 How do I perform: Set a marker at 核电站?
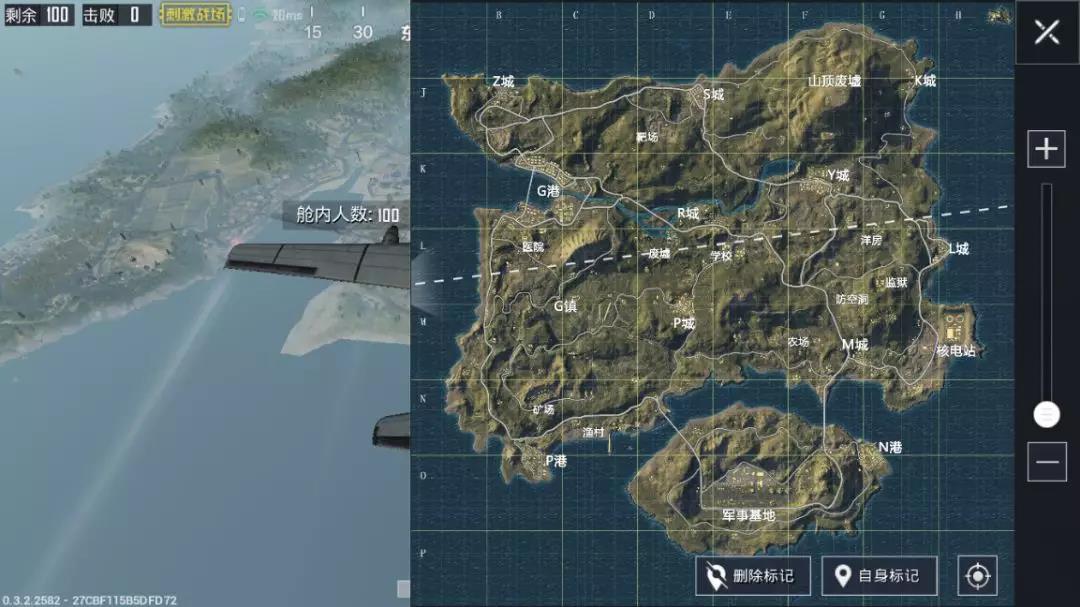coord(955,351)
